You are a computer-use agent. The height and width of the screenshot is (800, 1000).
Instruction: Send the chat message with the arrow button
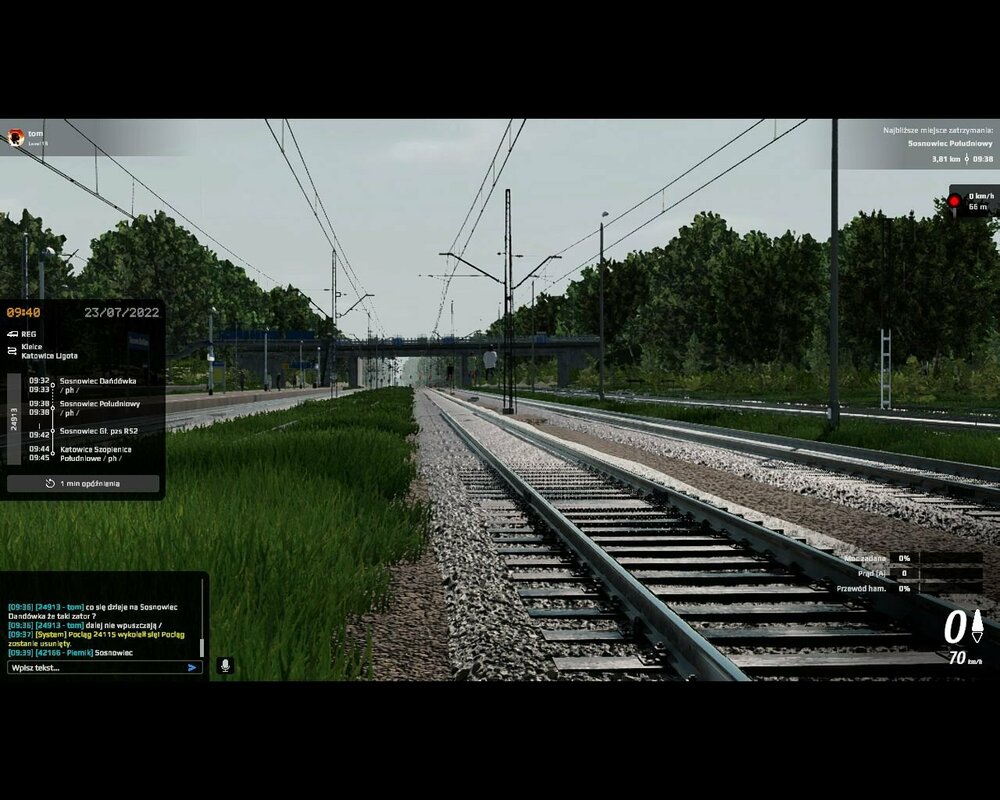(193, 667)
